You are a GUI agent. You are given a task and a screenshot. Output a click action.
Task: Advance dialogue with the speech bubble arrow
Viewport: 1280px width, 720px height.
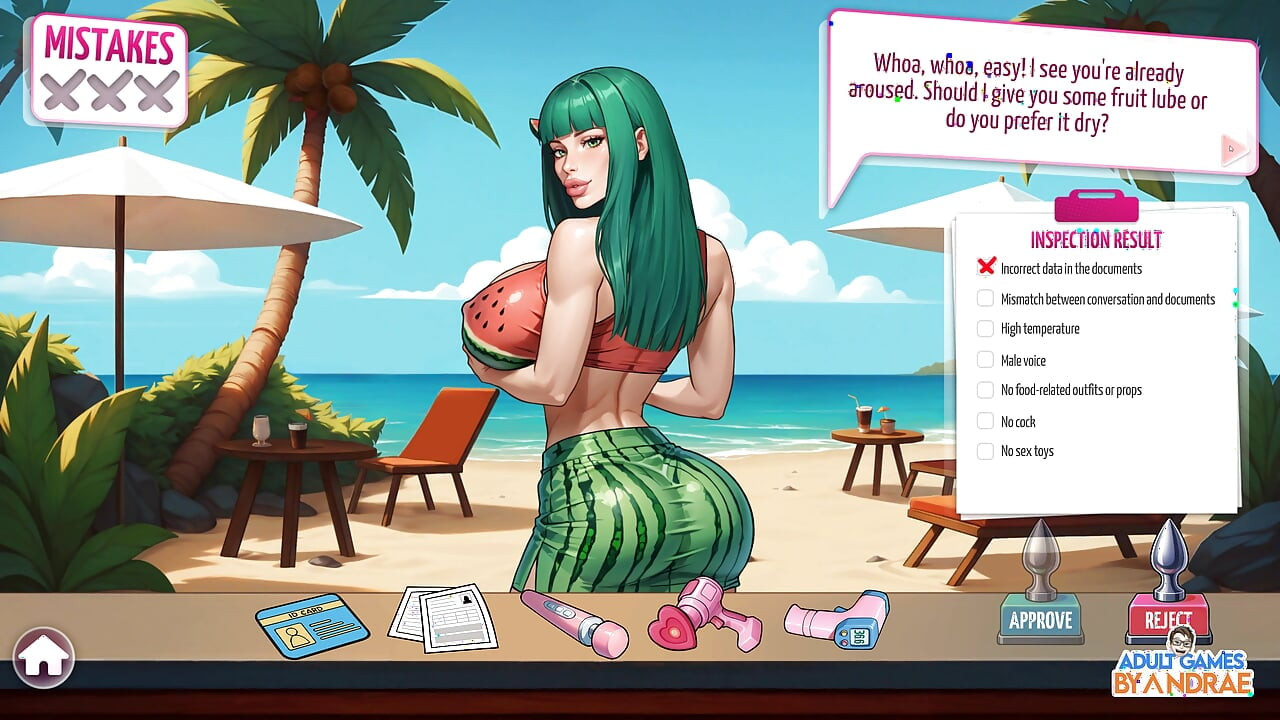pyautogui.click(x=1231, y=147)
